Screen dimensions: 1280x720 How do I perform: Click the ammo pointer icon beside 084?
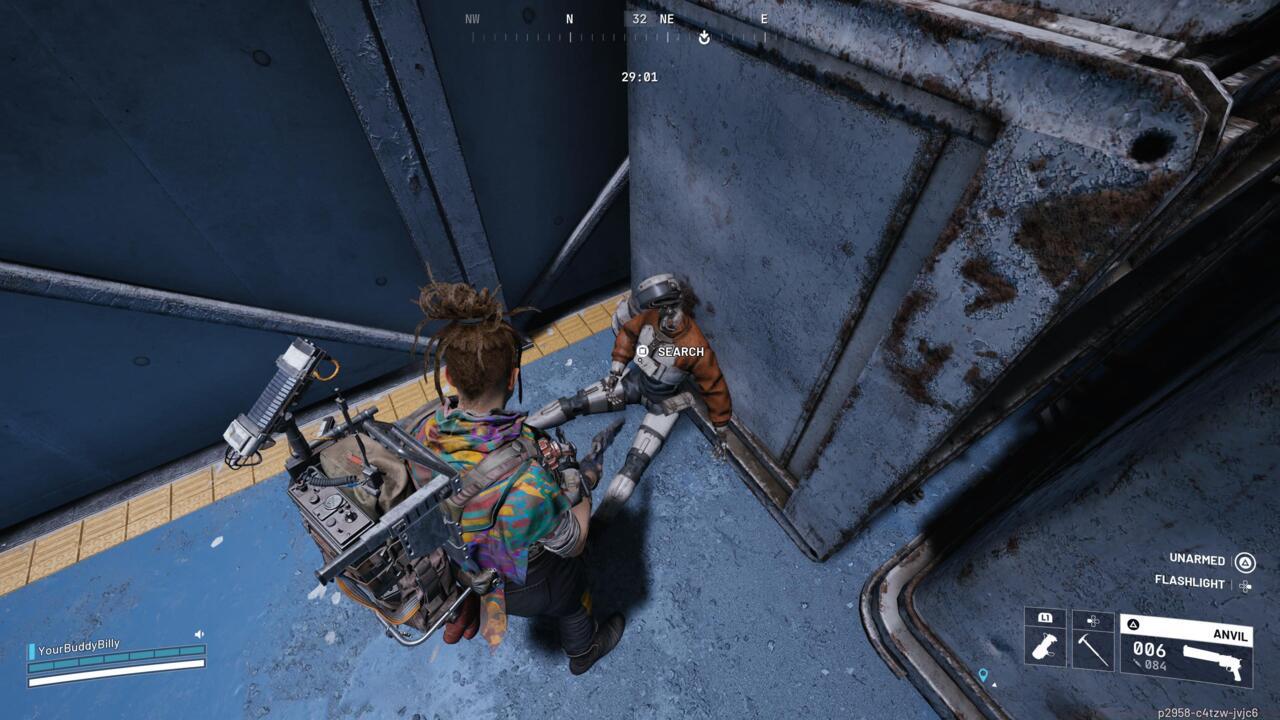click(x=1137, y=662)
